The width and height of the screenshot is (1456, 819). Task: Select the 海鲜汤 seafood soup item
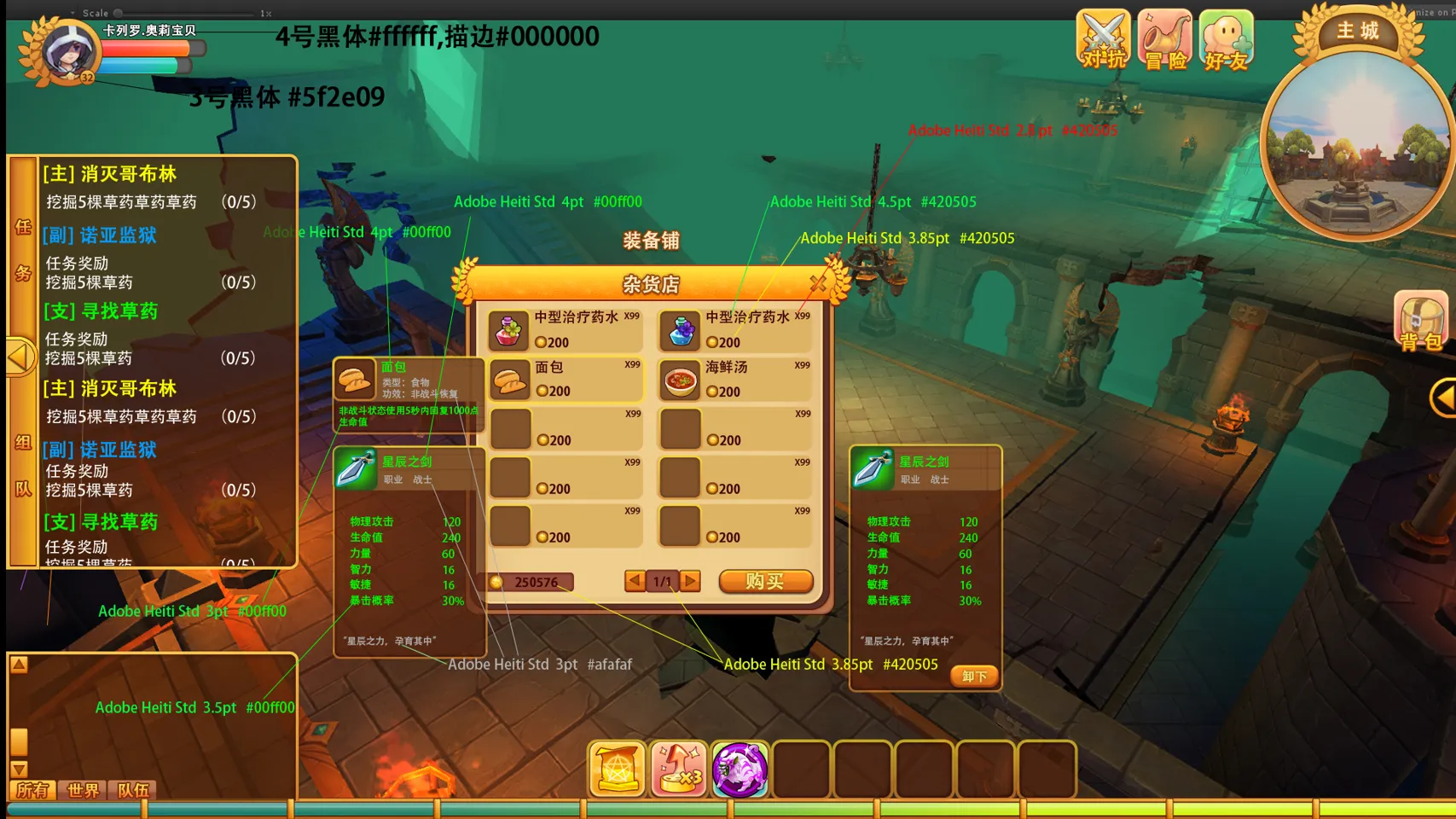pos(735,379)
